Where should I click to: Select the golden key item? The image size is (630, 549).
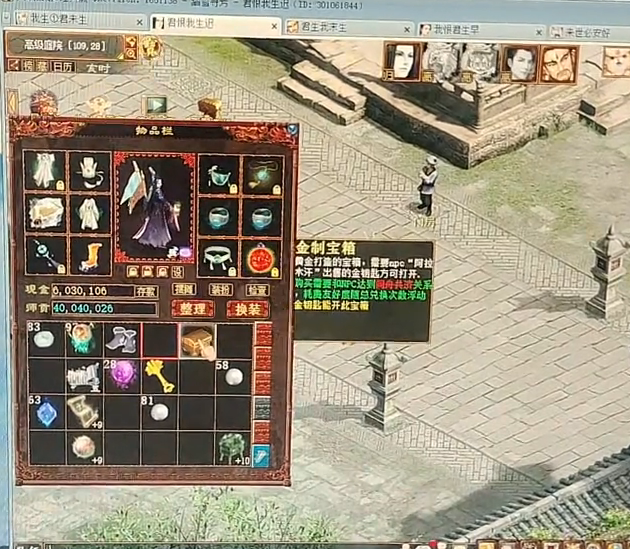[x=158, y=376]
